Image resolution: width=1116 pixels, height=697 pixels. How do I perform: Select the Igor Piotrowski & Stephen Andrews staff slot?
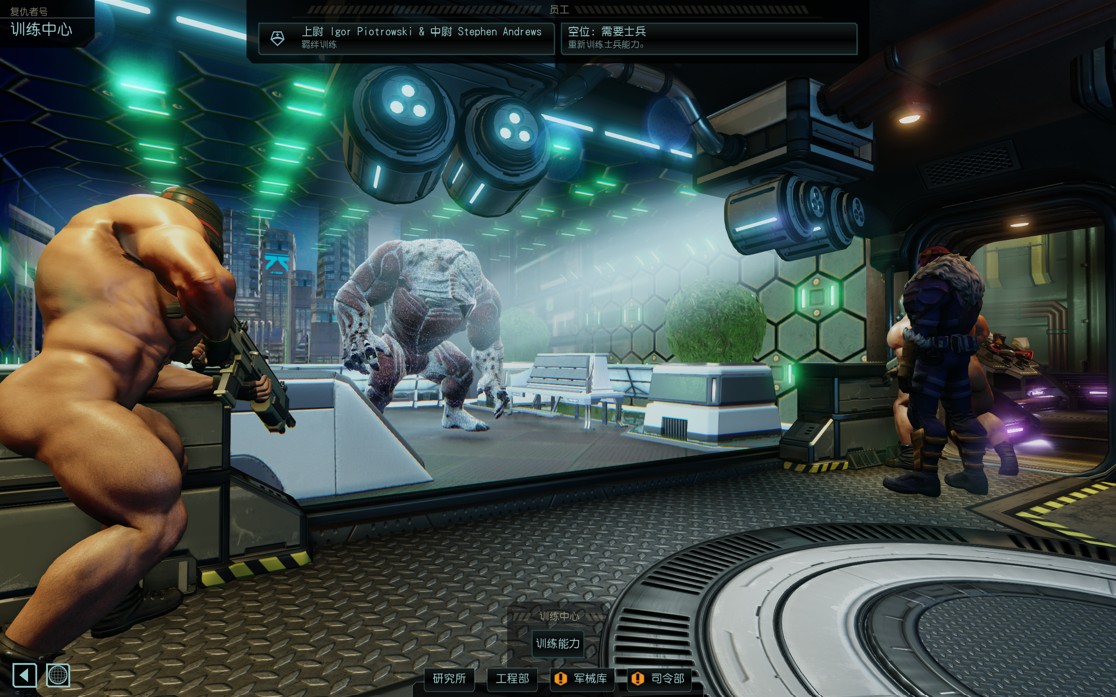pos(406,38)
